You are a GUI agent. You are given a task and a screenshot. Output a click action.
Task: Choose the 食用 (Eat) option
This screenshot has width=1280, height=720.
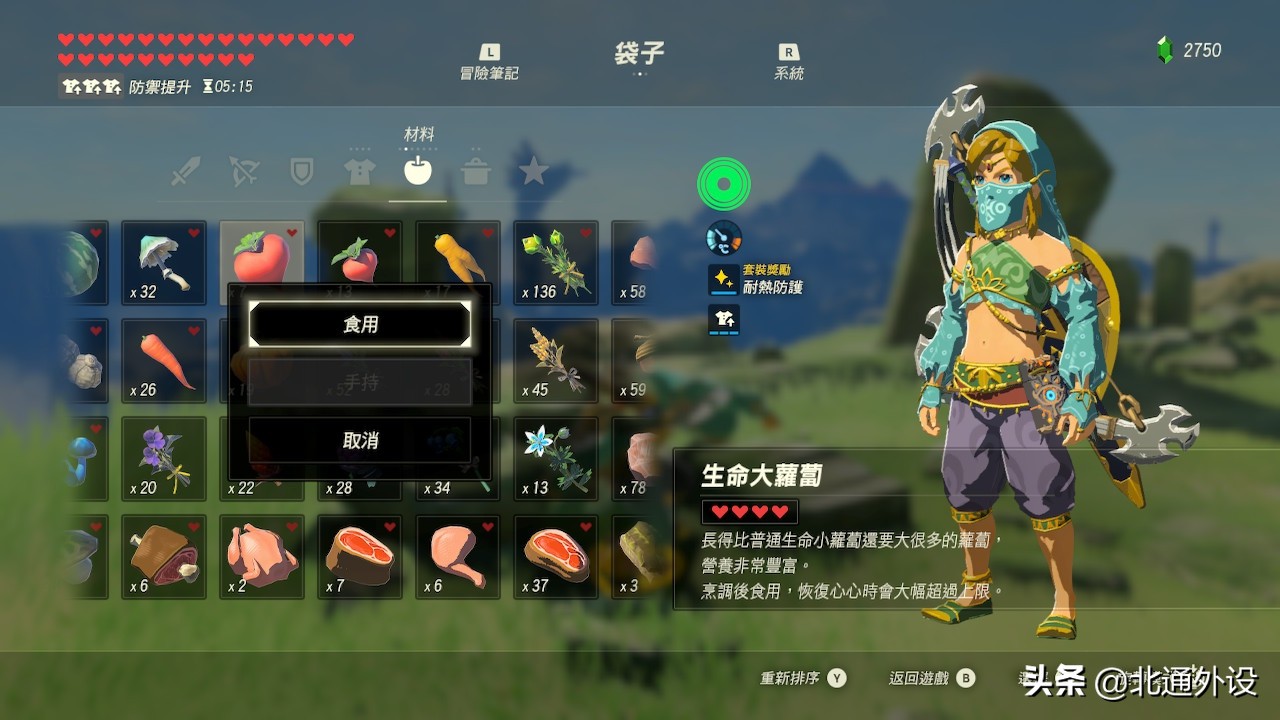(x=360, y=324)
